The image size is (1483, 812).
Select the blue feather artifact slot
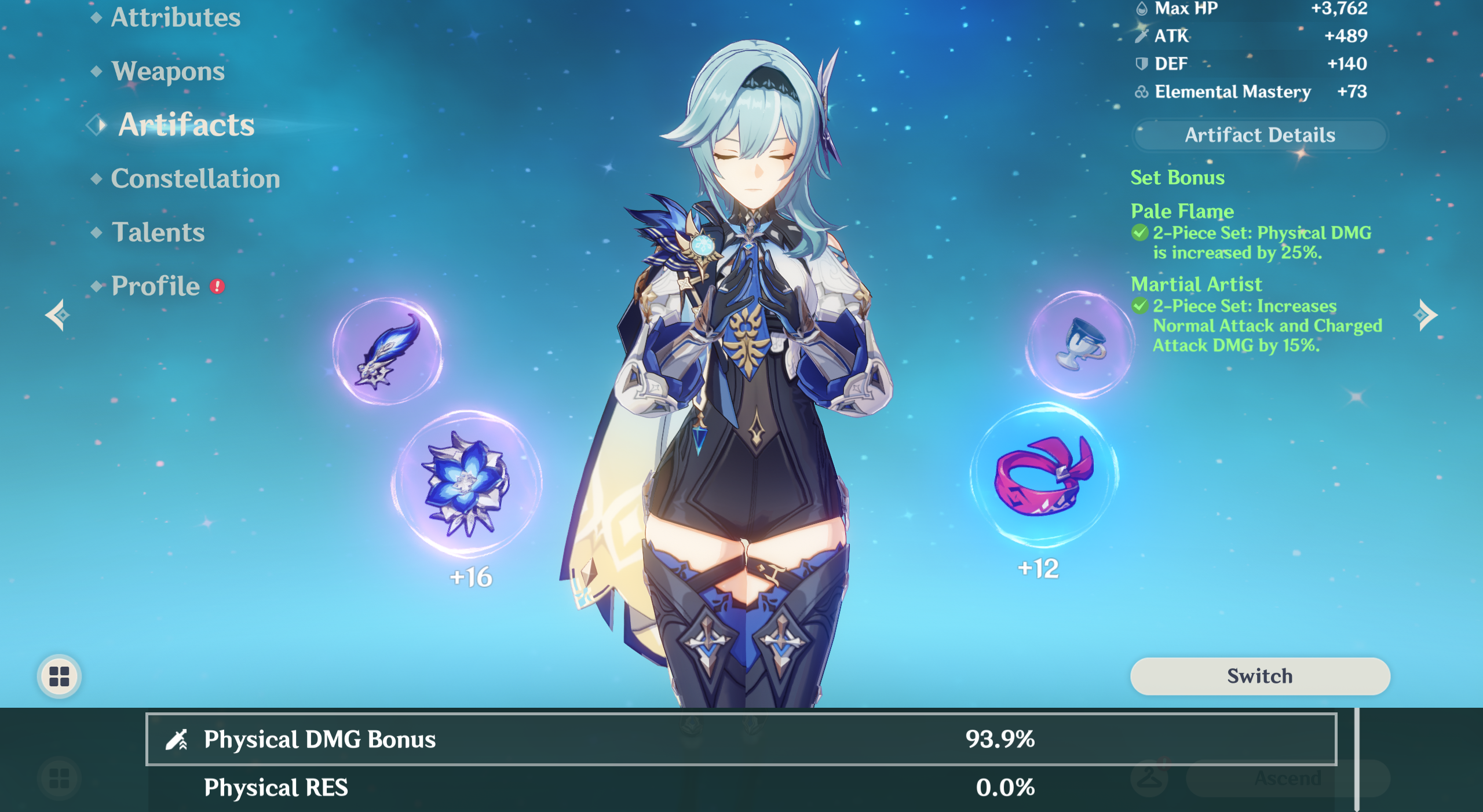[387, 352]
